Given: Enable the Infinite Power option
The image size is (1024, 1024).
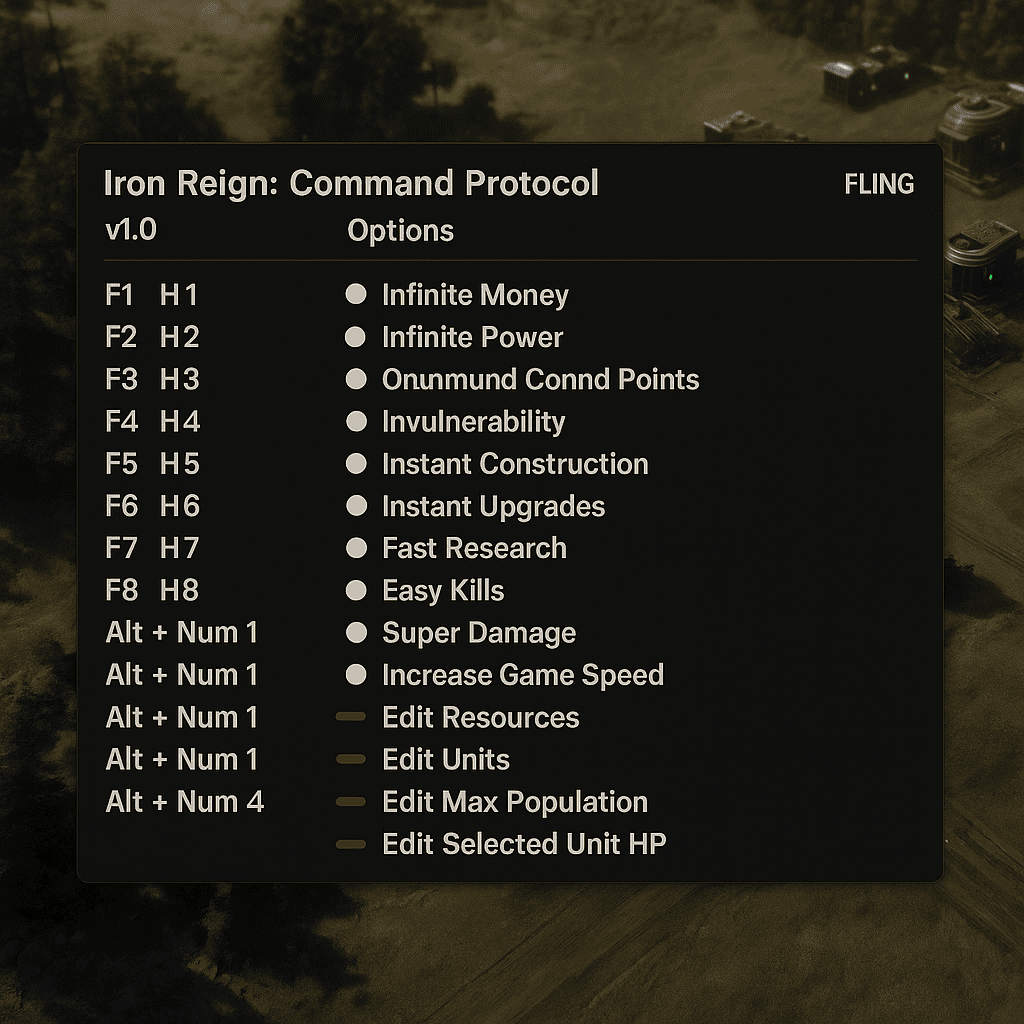Looking at the screenshot, I should [x=356, y=337].
